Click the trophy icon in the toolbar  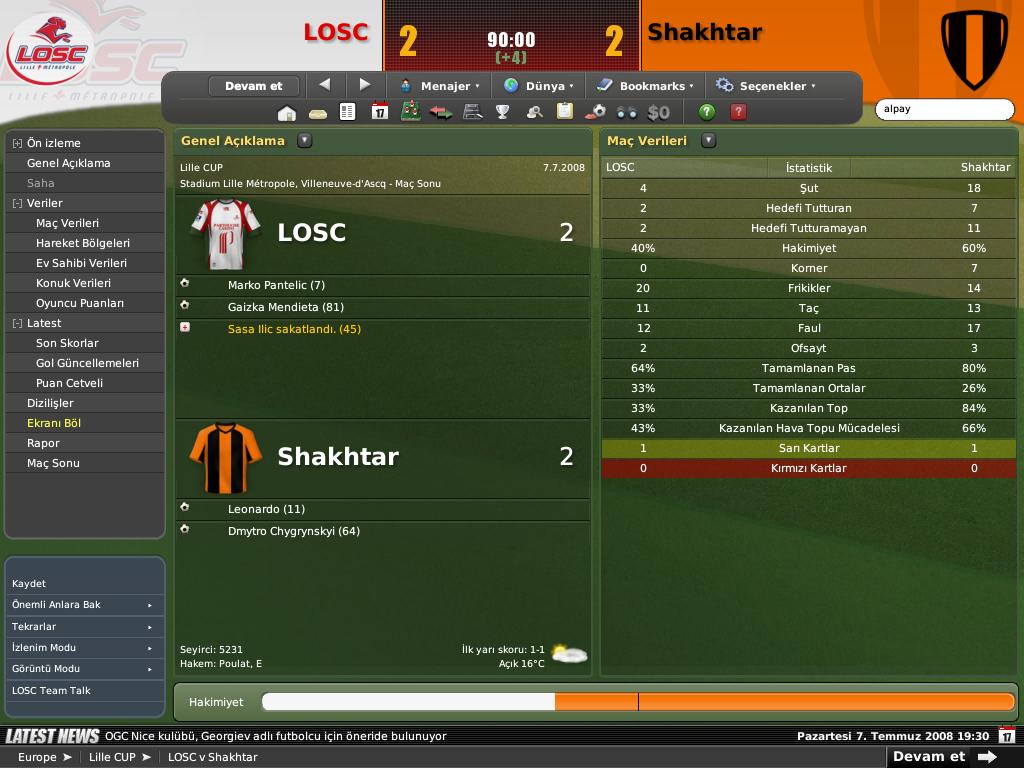503,112
